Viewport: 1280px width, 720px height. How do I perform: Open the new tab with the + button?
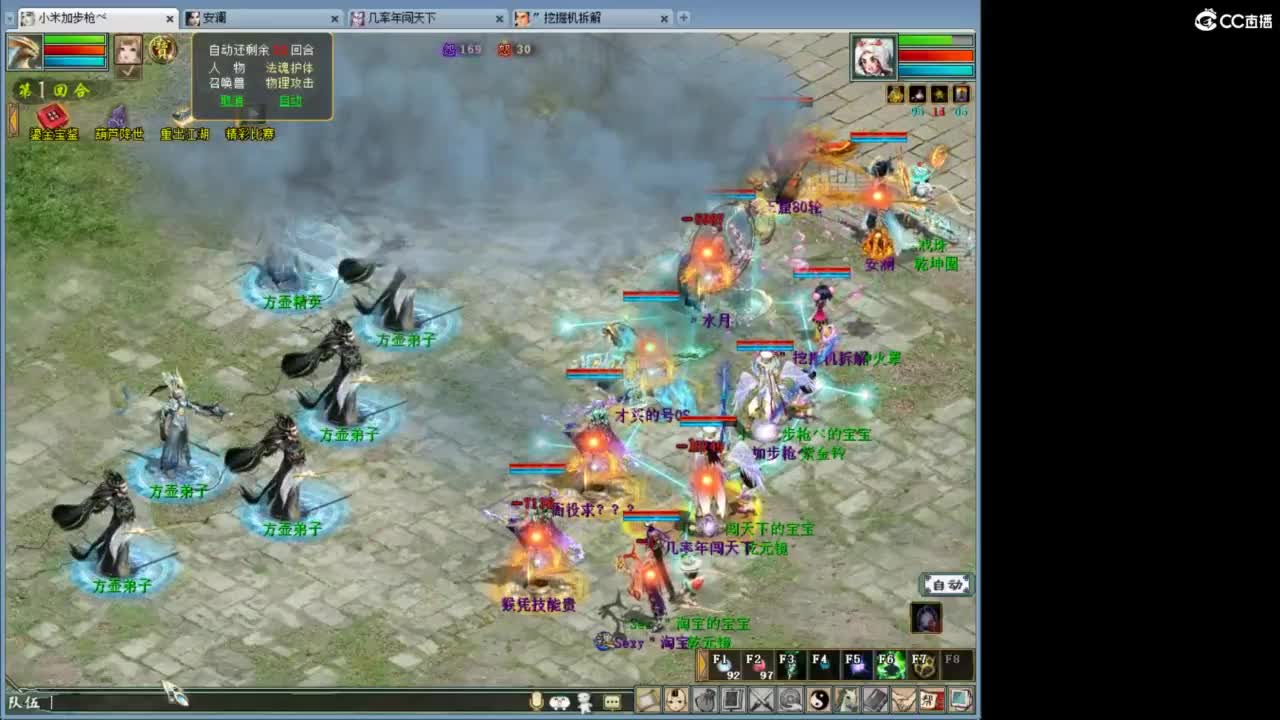tap(682, 17)
